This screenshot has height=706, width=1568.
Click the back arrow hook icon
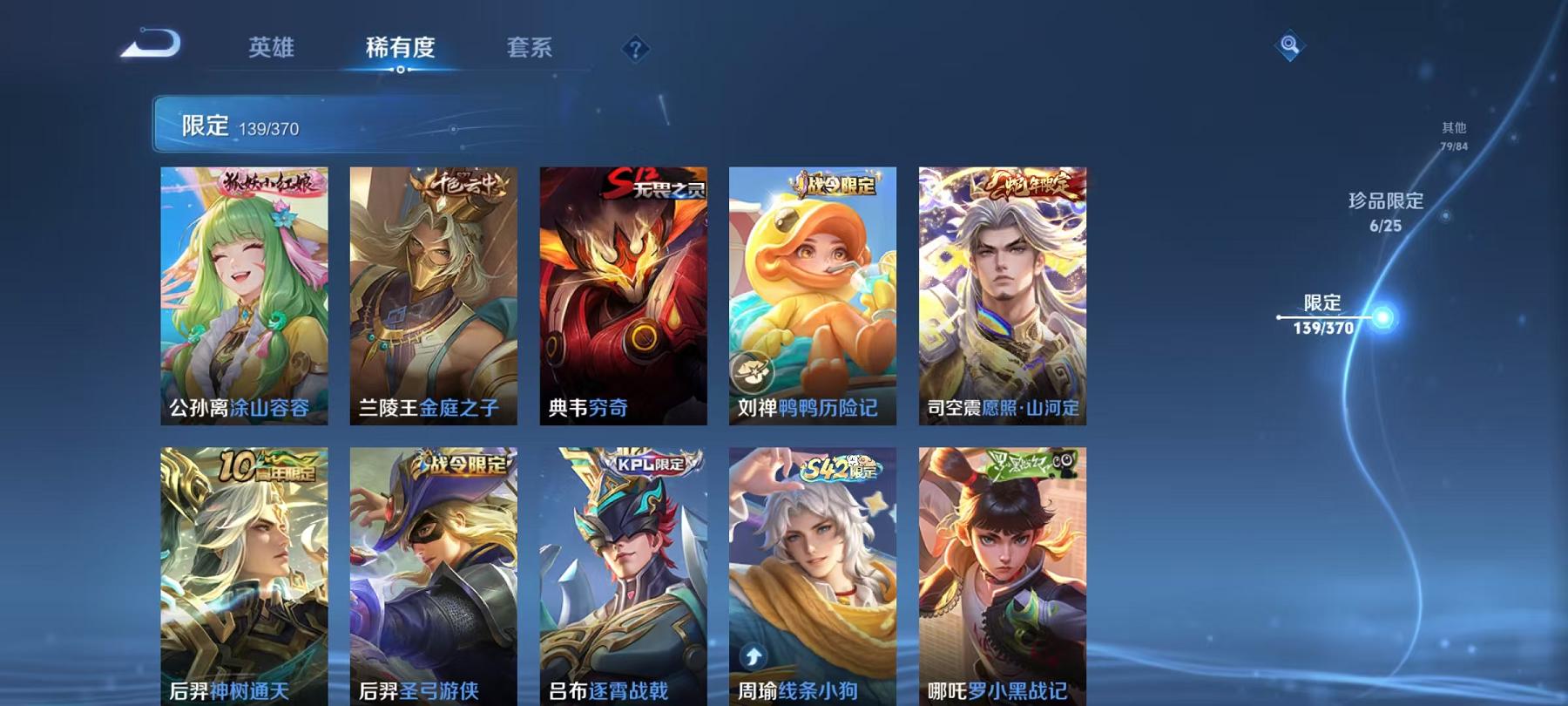155,44
